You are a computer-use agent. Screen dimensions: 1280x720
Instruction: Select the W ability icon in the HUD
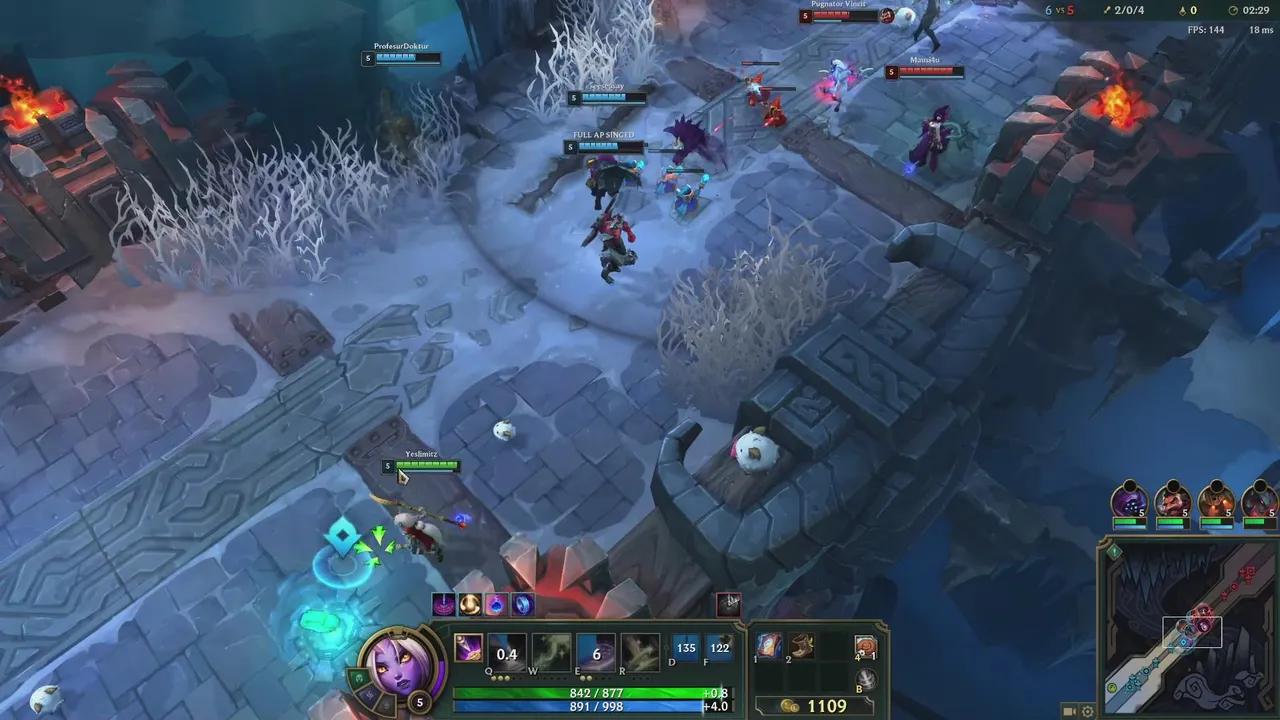[x=551, y=652]
